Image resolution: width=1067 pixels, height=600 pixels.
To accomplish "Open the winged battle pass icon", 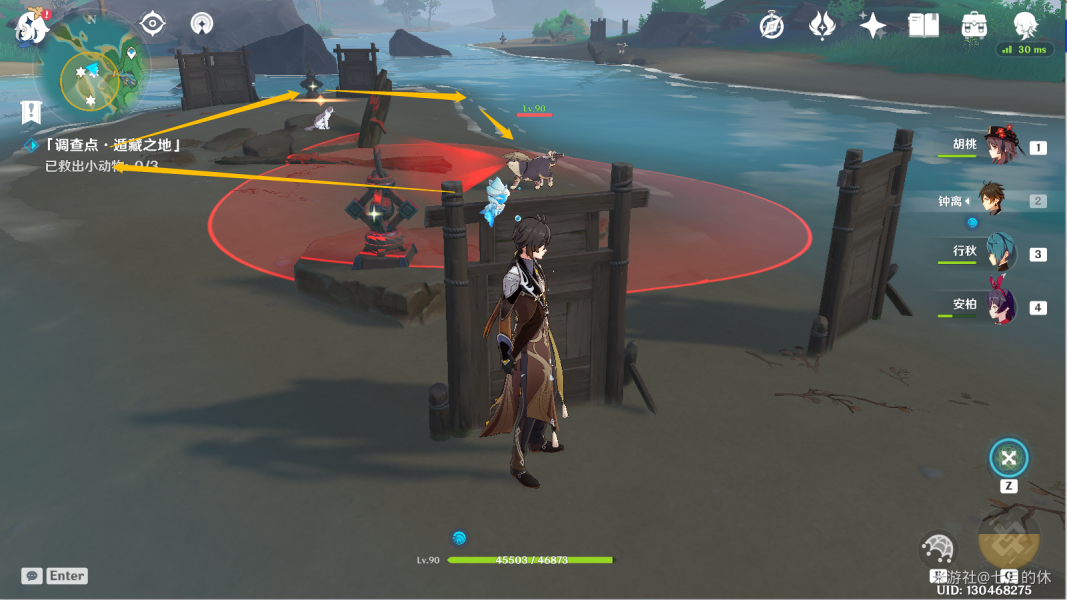I will (x=822, y=26).
